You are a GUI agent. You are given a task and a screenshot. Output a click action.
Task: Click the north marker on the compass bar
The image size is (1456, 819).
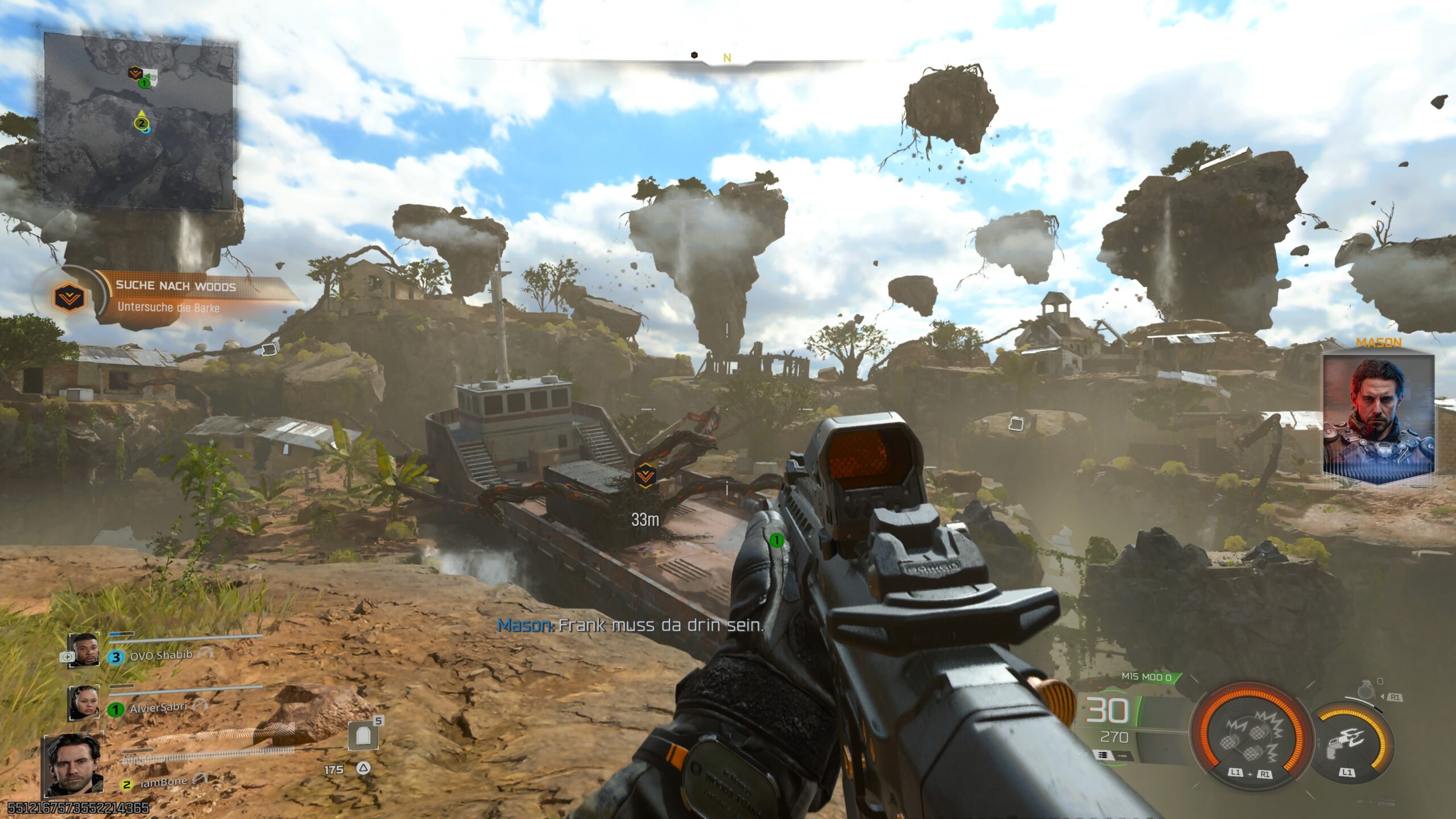727,58
